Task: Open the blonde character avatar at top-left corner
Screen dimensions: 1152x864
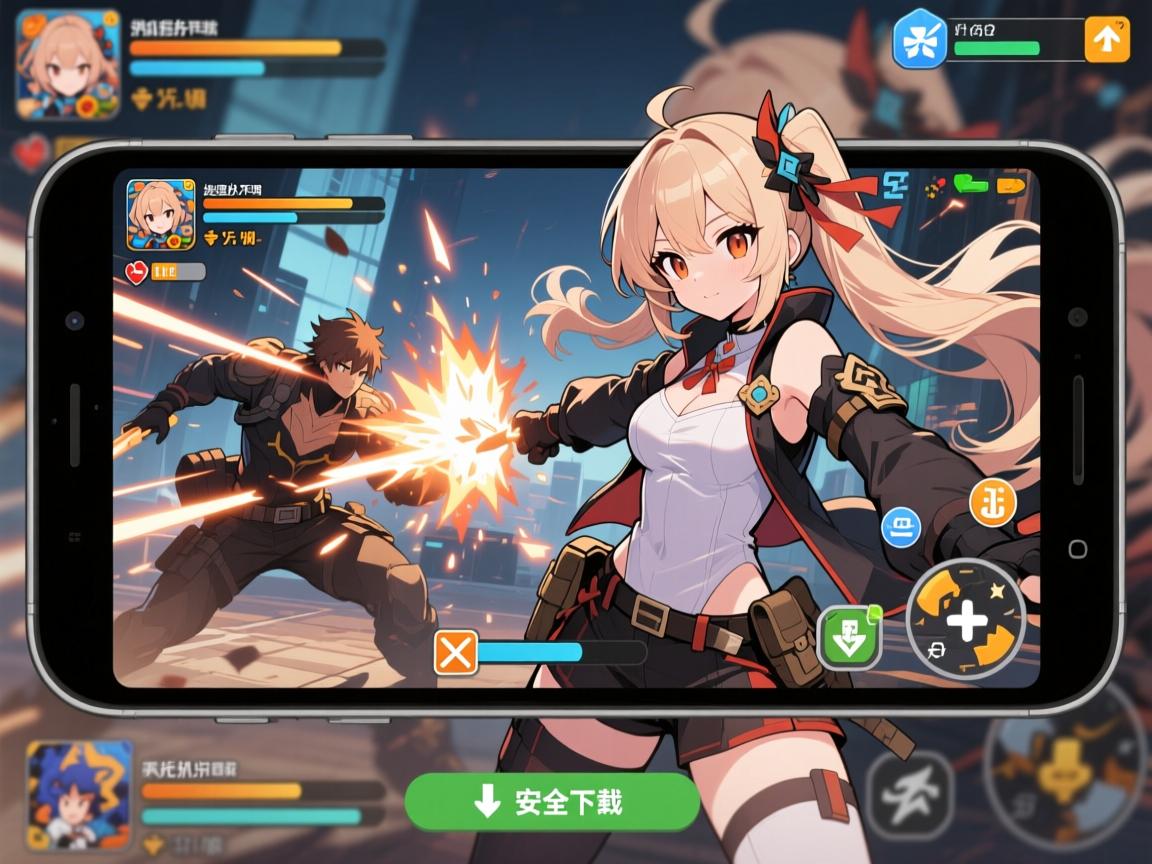Action: [68, 64]
